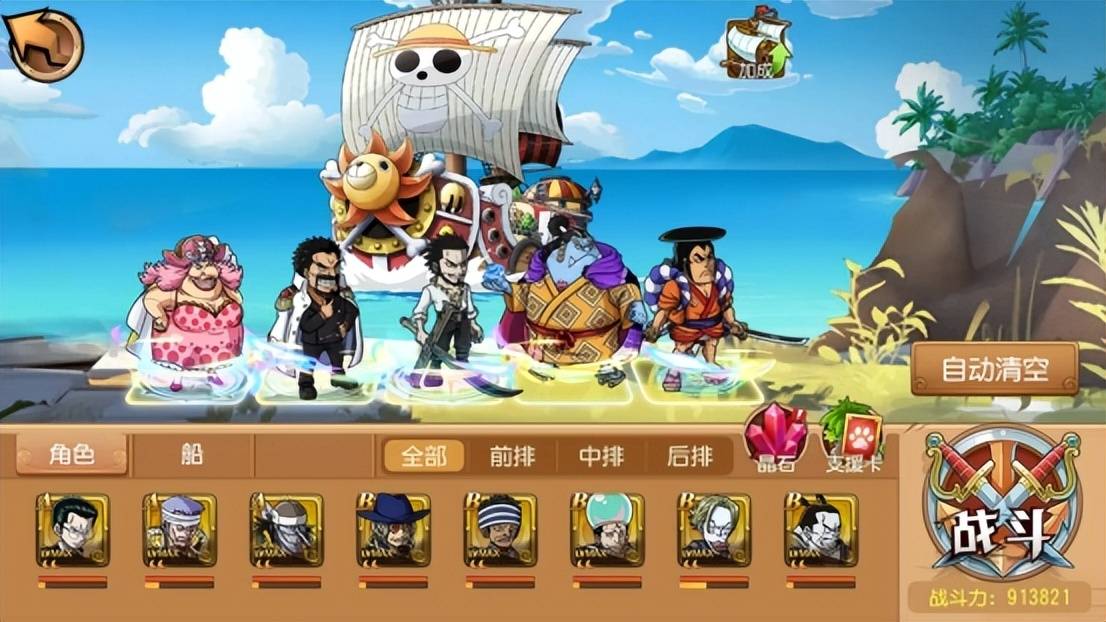Select the white-coat marine in the formation

(x=320, y=315)
